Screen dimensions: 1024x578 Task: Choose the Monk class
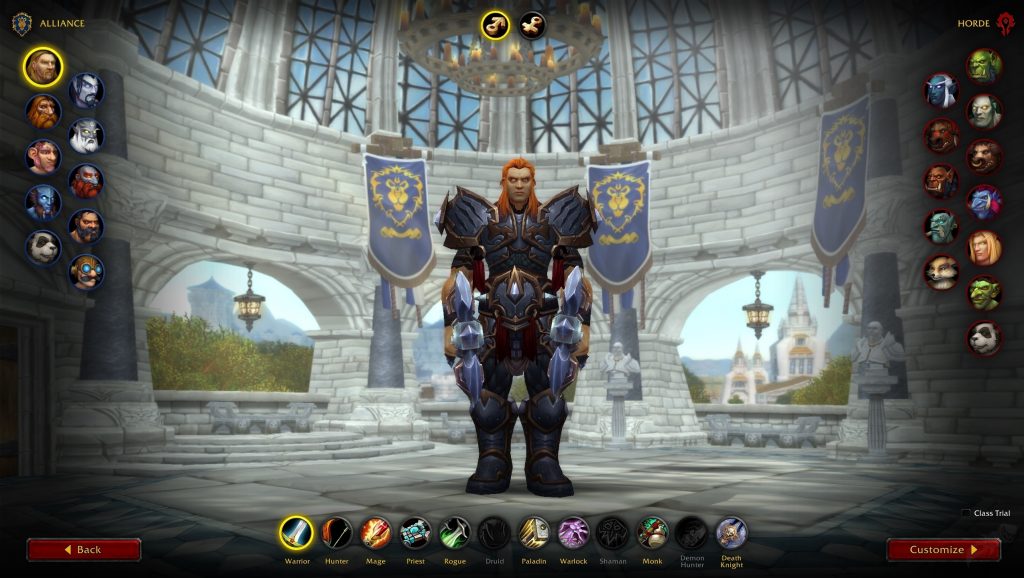click(x=652, y=532)
